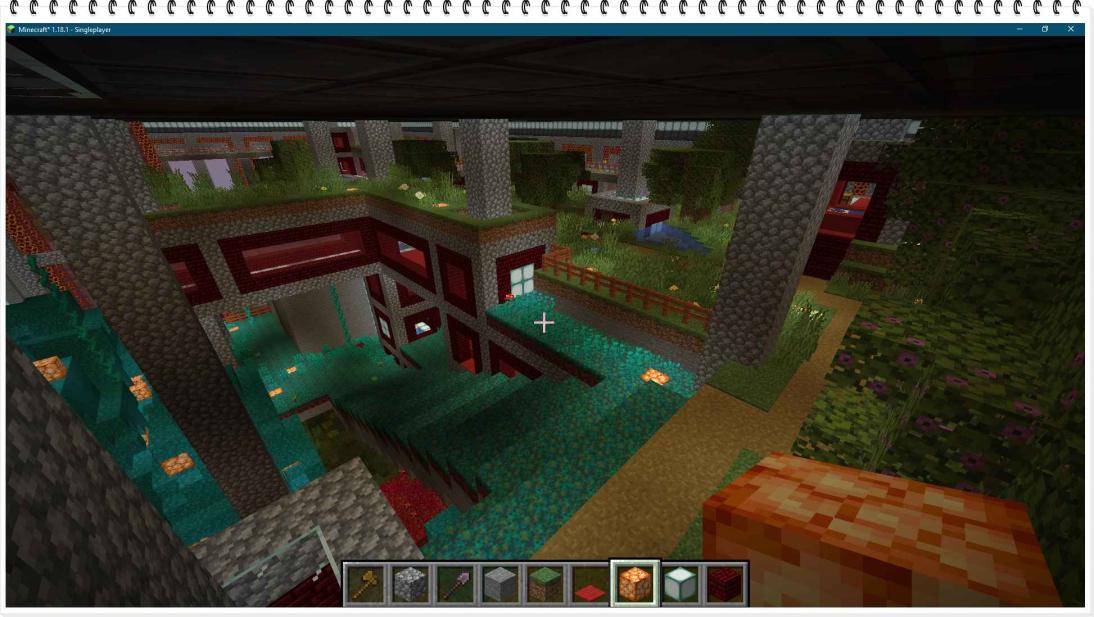This screenshot has width=1094, height=617.
Task: Select the golden axe hotbar slot
Action: (x=366, y=584)
